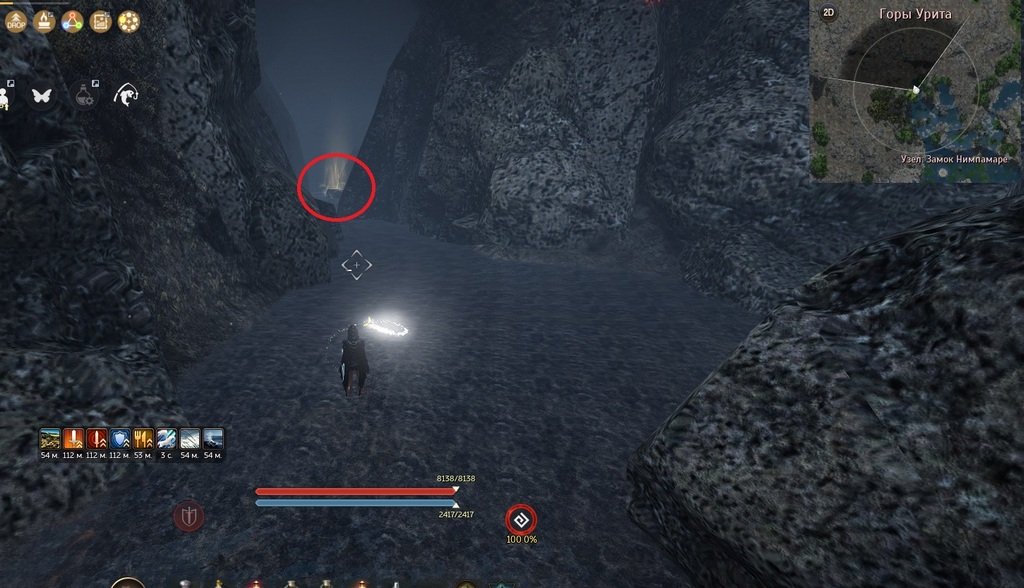
Task: Open the potion flask with gear icon
Action: (85, 95)
